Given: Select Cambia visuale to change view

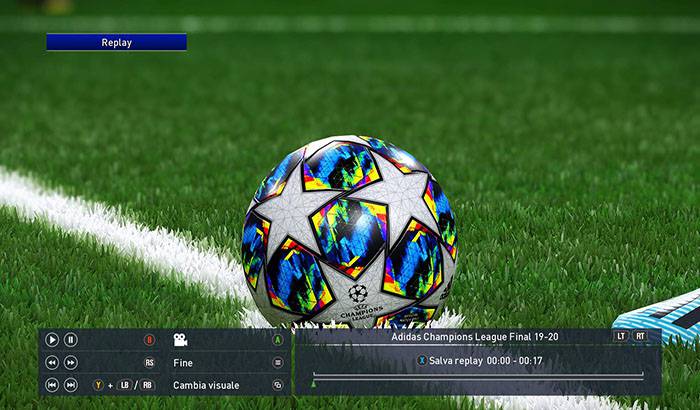Looking at the screenshot, I should (206, 385).
